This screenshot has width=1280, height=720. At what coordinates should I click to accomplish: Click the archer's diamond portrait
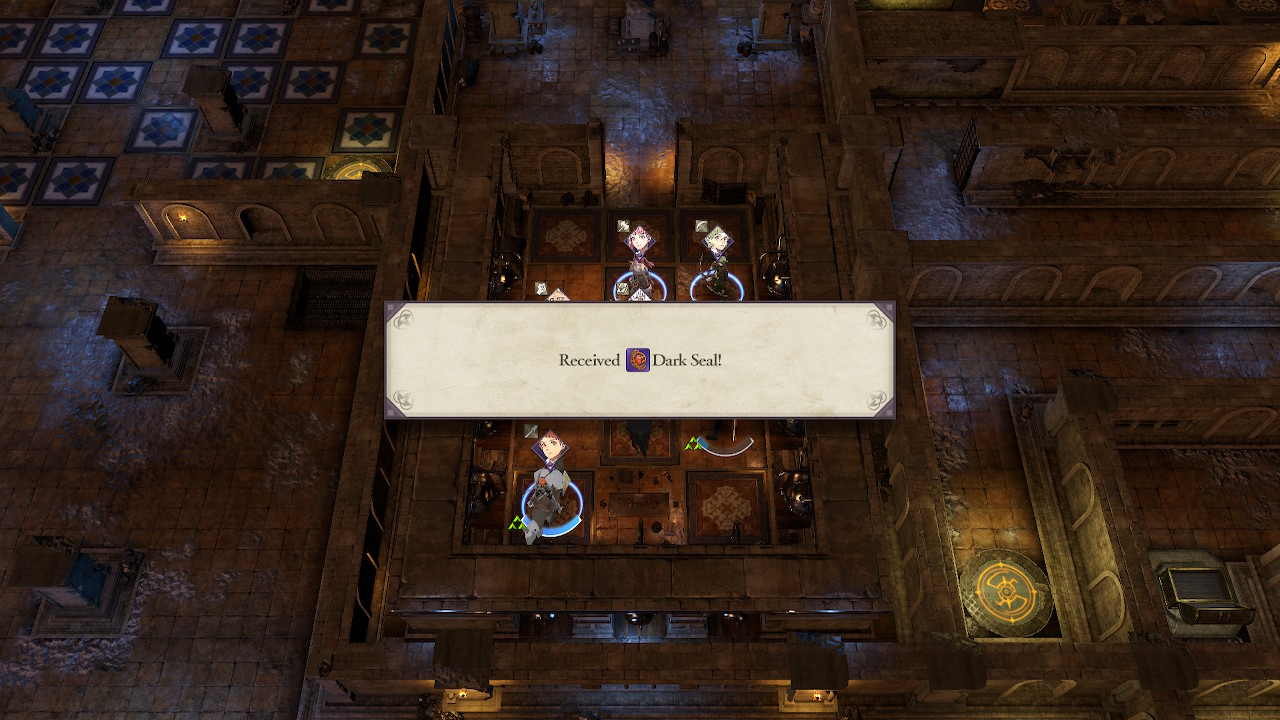tap(717, 239)
